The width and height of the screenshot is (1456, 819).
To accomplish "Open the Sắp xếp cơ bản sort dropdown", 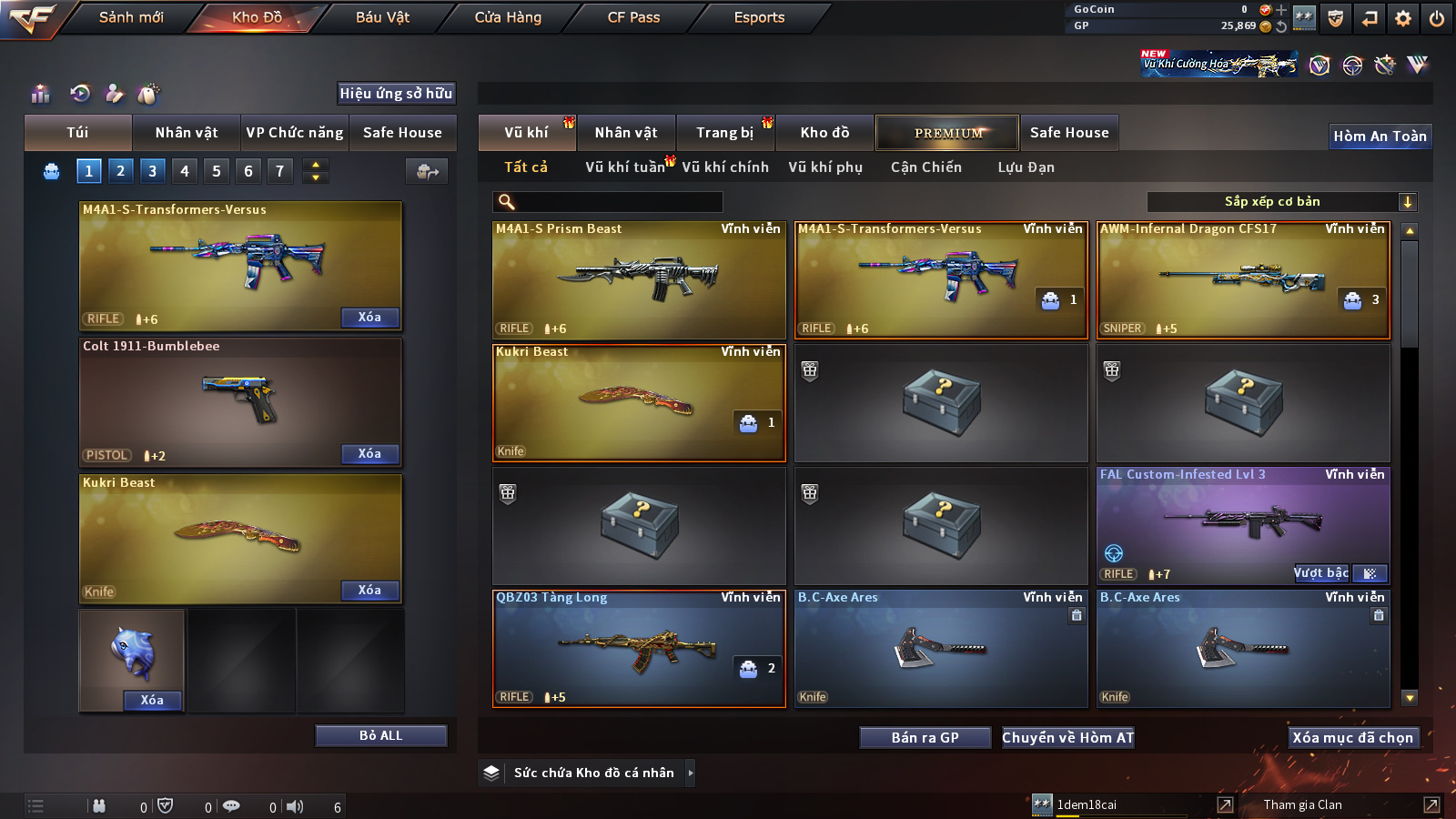I will point(1281,202).
